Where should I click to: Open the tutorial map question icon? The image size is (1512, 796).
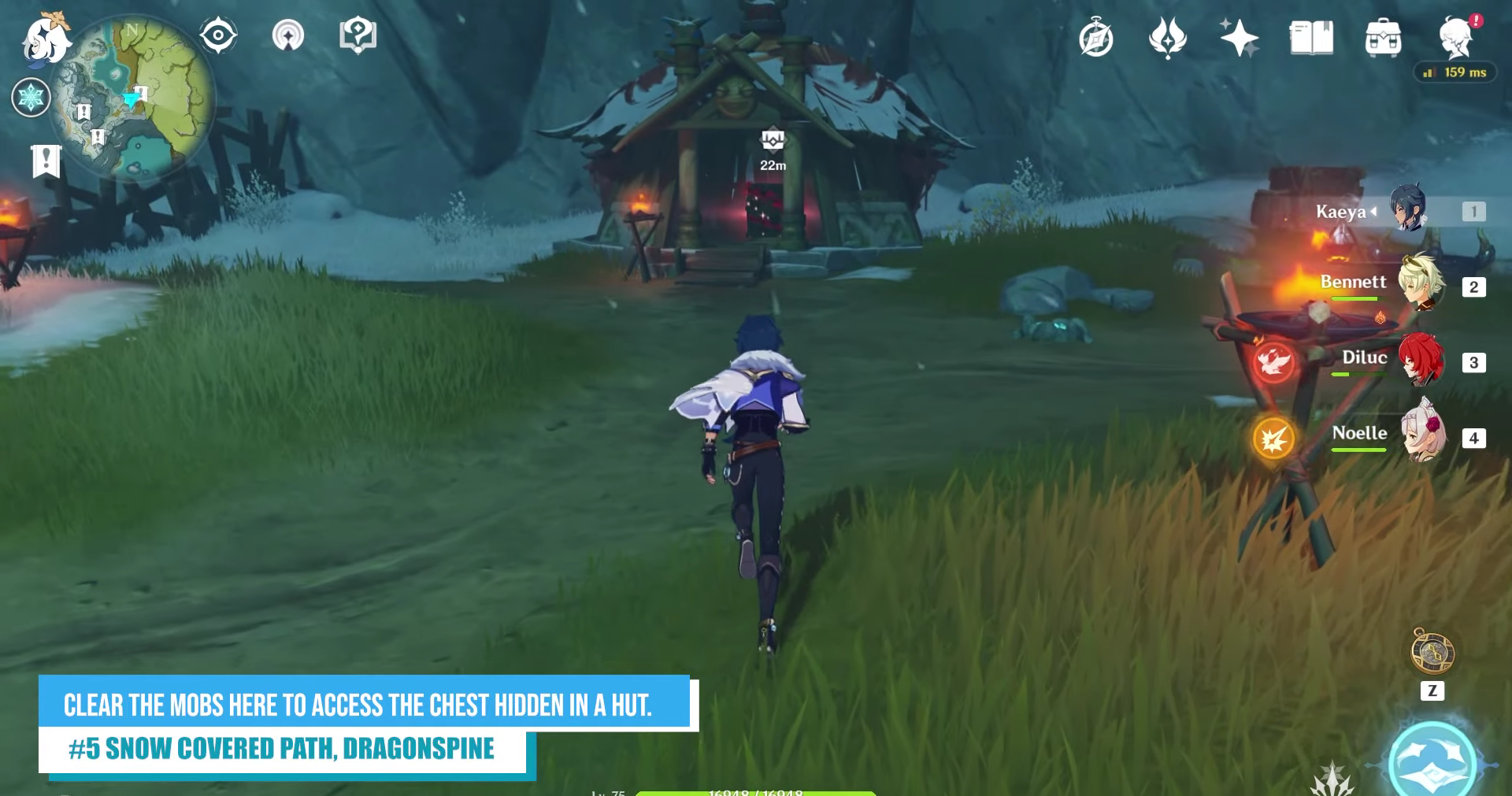pos(358,35)
